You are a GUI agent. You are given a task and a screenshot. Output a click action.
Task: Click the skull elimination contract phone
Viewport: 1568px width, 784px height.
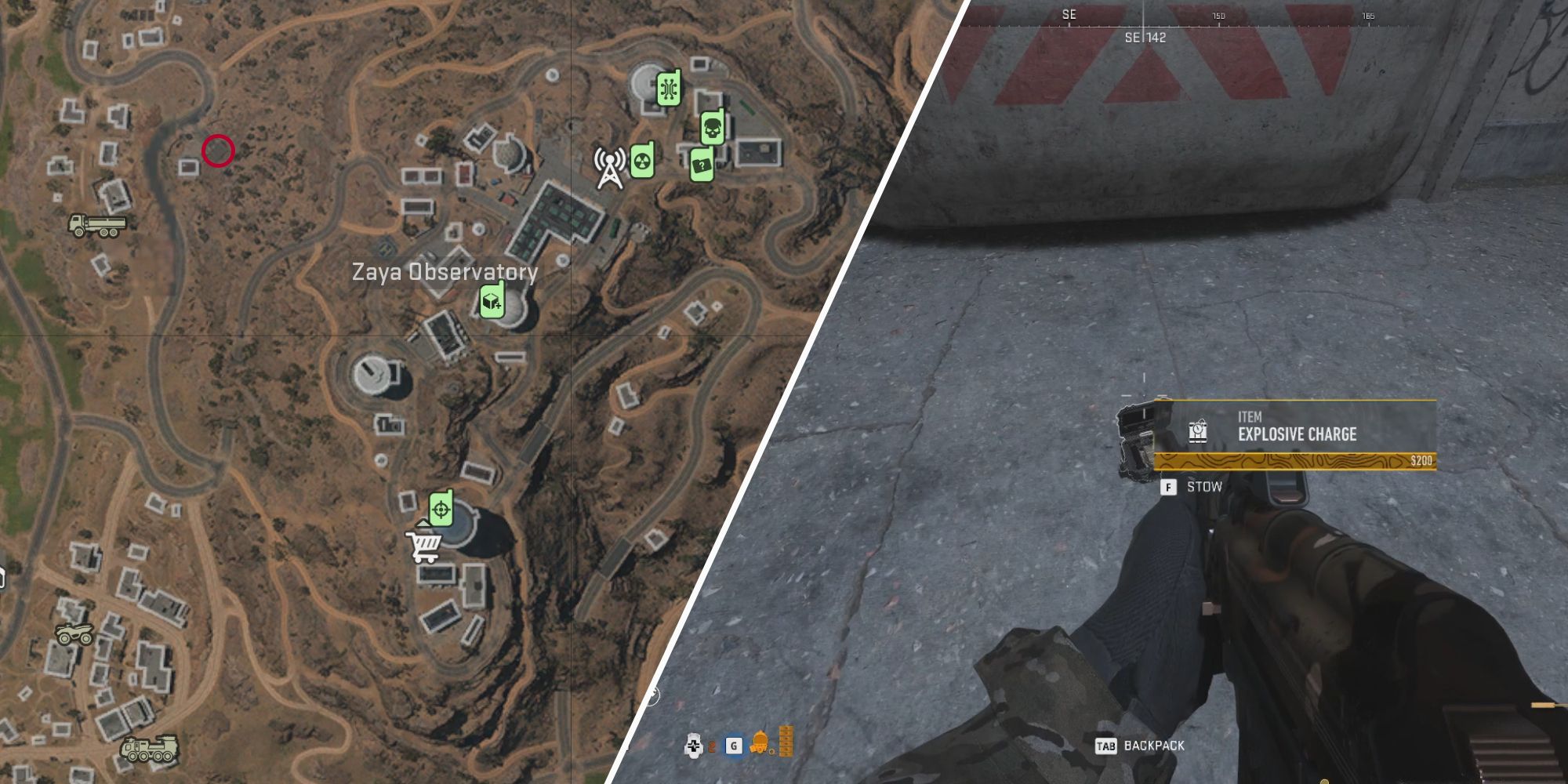[712, 126]
